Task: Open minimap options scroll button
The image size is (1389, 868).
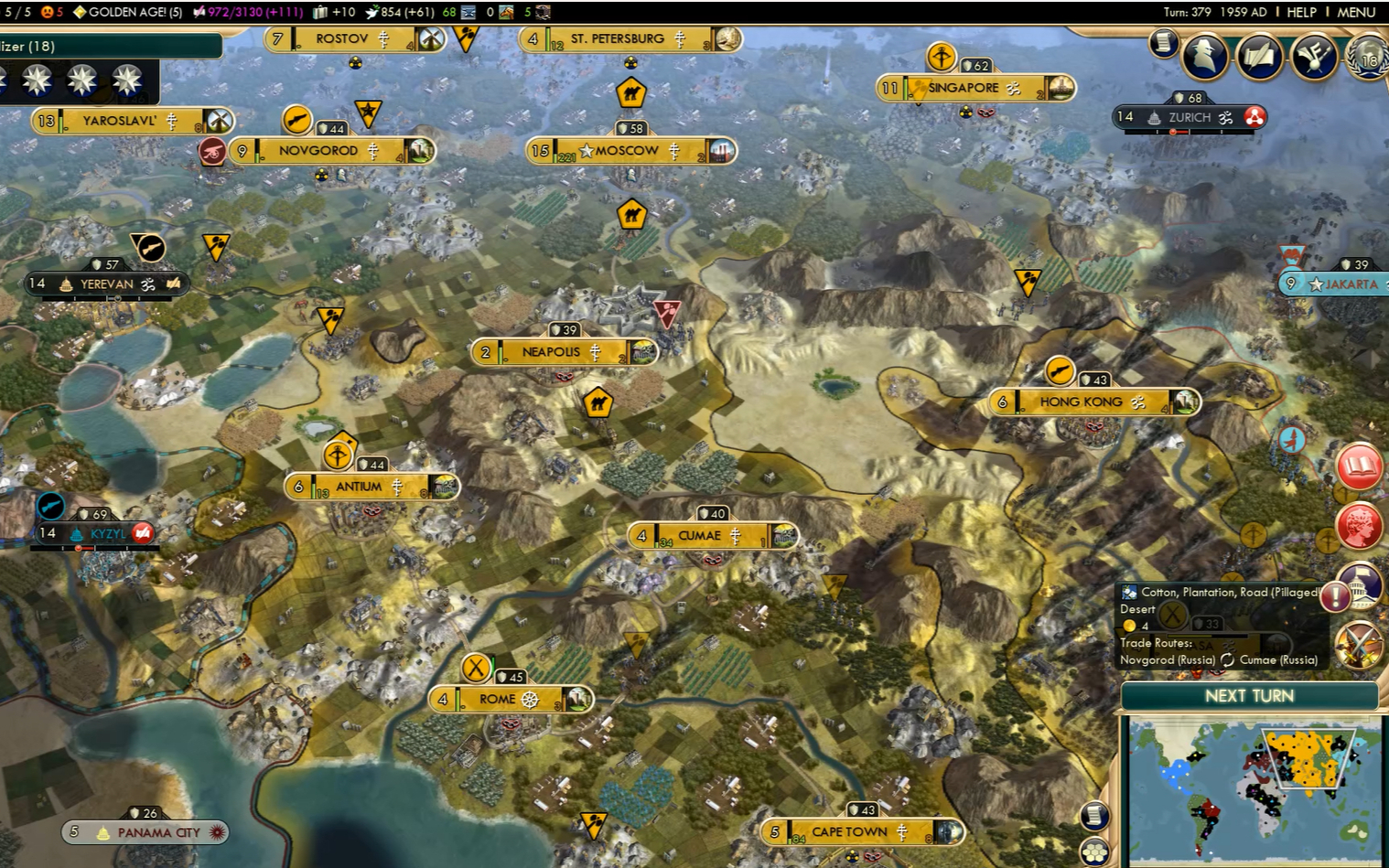Action: click(x=1094, y=815)
